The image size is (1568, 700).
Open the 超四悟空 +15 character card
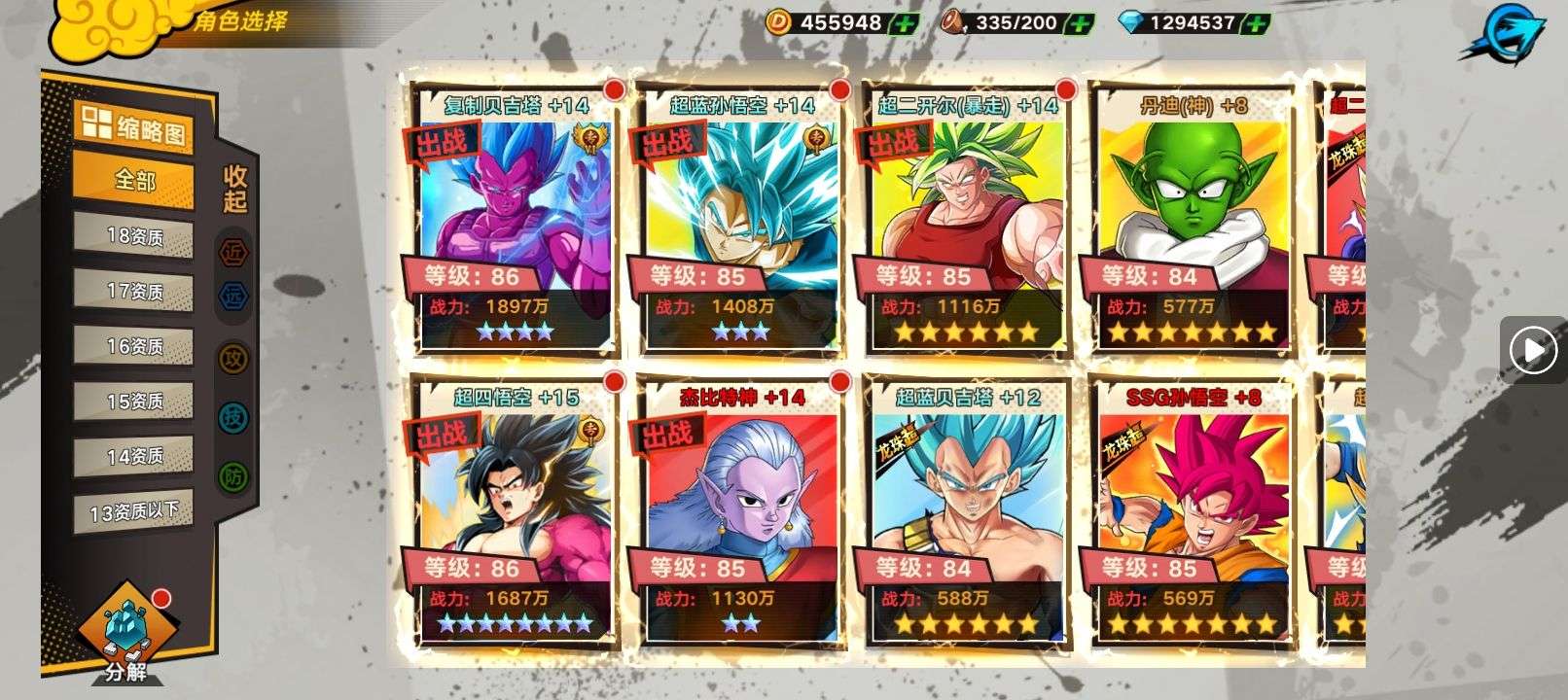pos(514,511)
